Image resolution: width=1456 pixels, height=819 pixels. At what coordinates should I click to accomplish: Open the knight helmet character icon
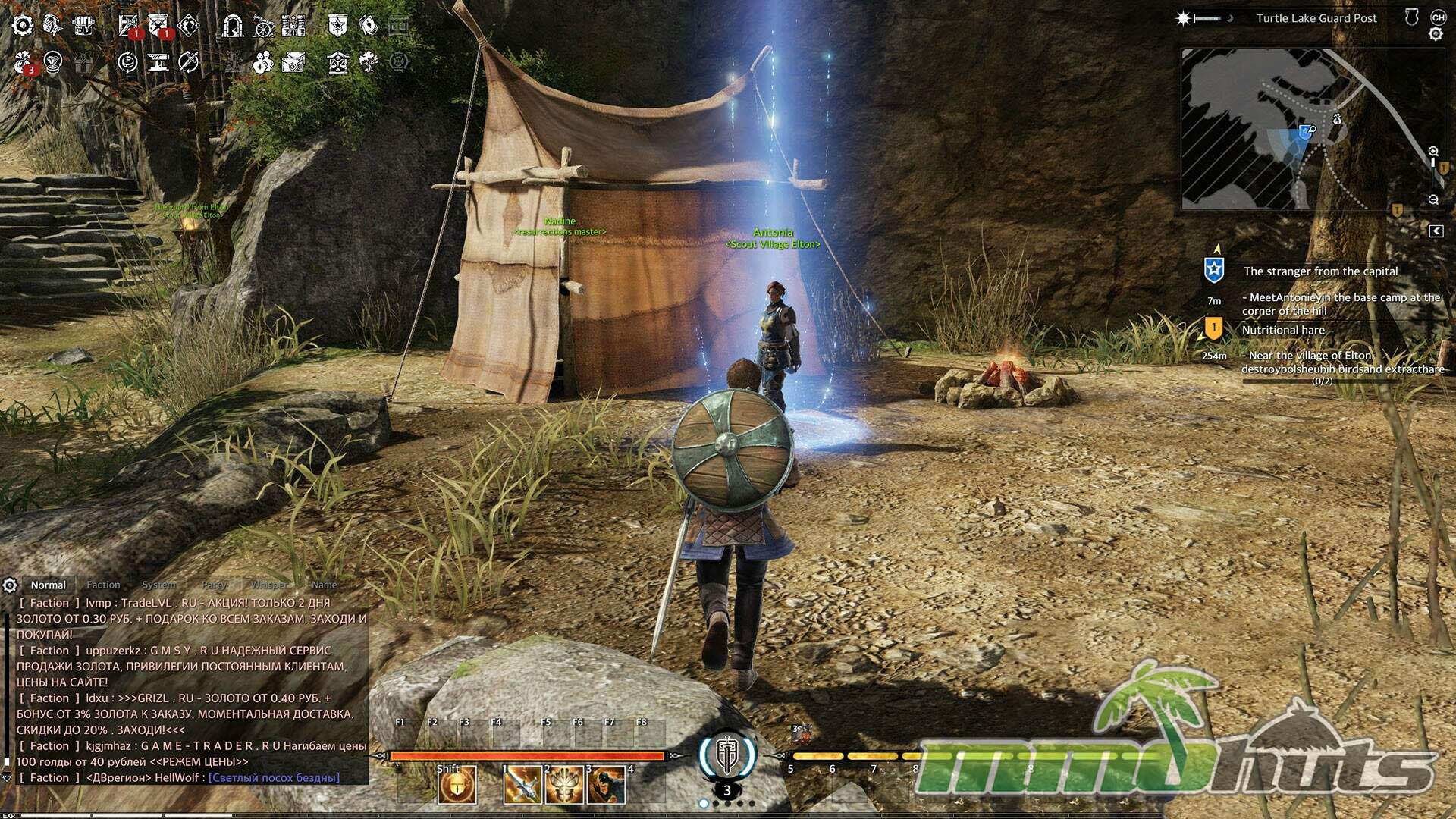click(x=53, y=26)
